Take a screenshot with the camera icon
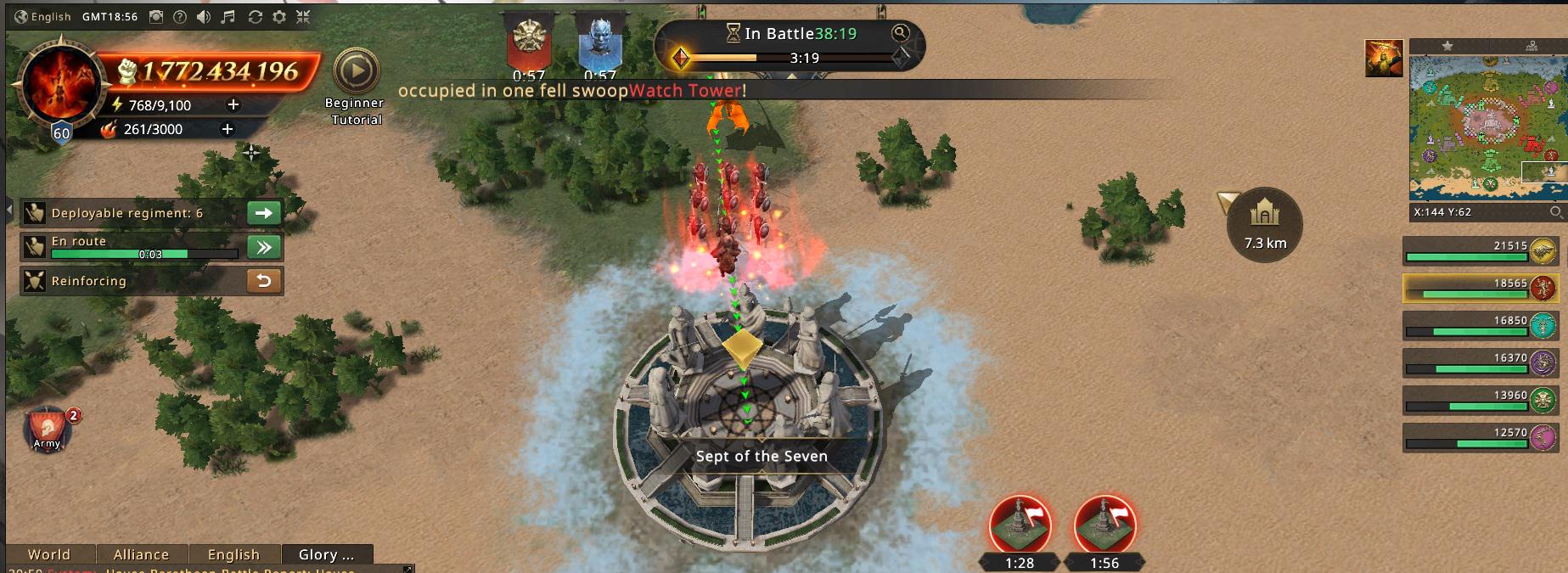The height and width of the screenshot is (573, 1568). [156, 17]
